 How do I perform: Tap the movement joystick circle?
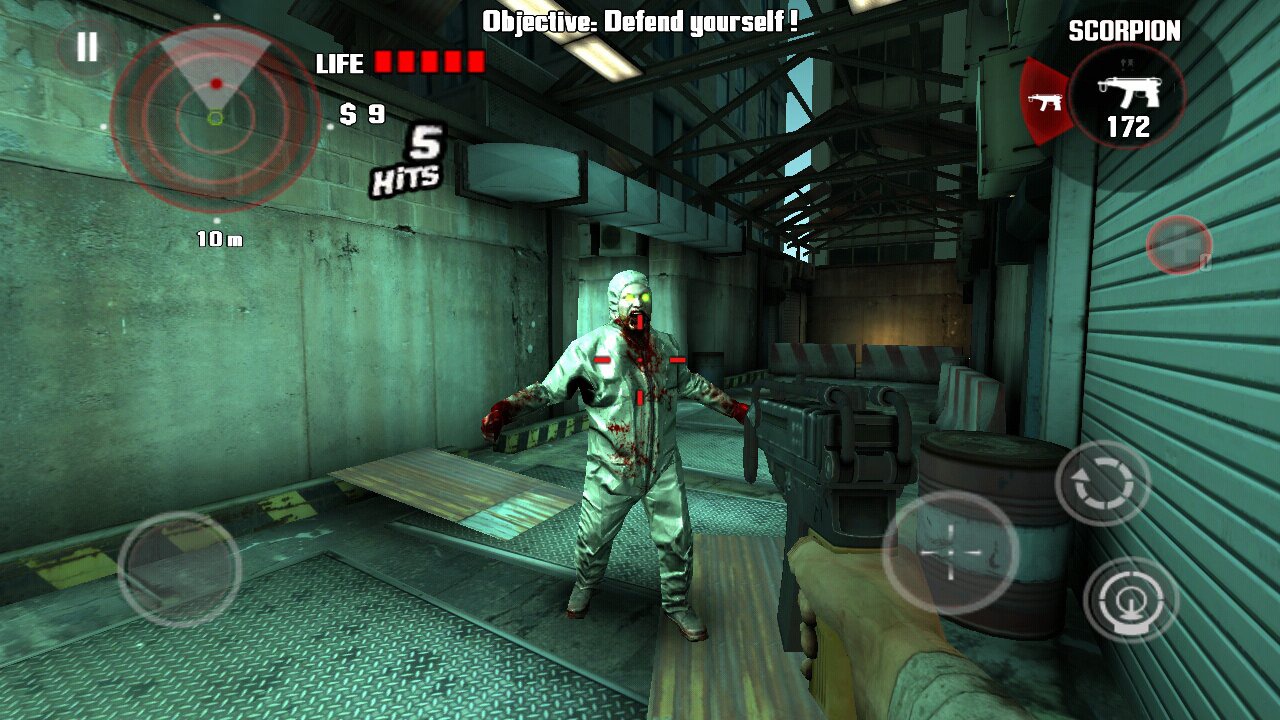coord(179,569)
